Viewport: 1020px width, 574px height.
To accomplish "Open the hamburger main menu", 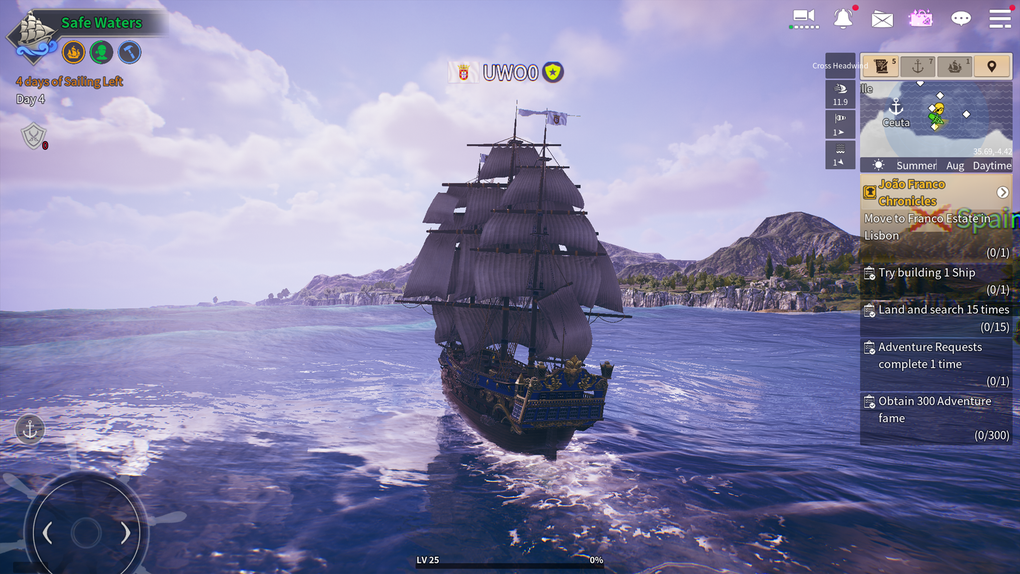I will point(999,18).
